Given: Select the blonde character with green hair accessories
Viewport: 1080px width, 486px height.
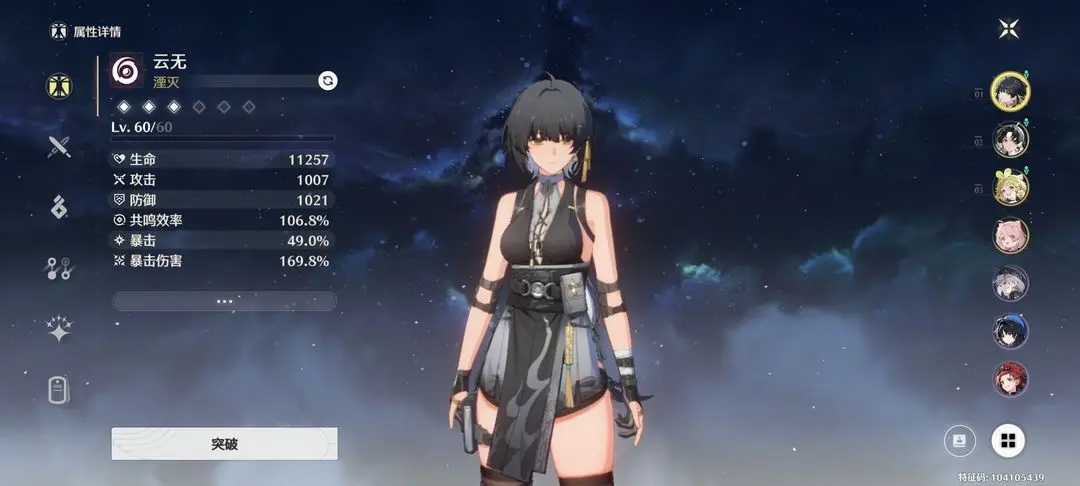Looking at the screenshot, I should tap(1010, 187).
